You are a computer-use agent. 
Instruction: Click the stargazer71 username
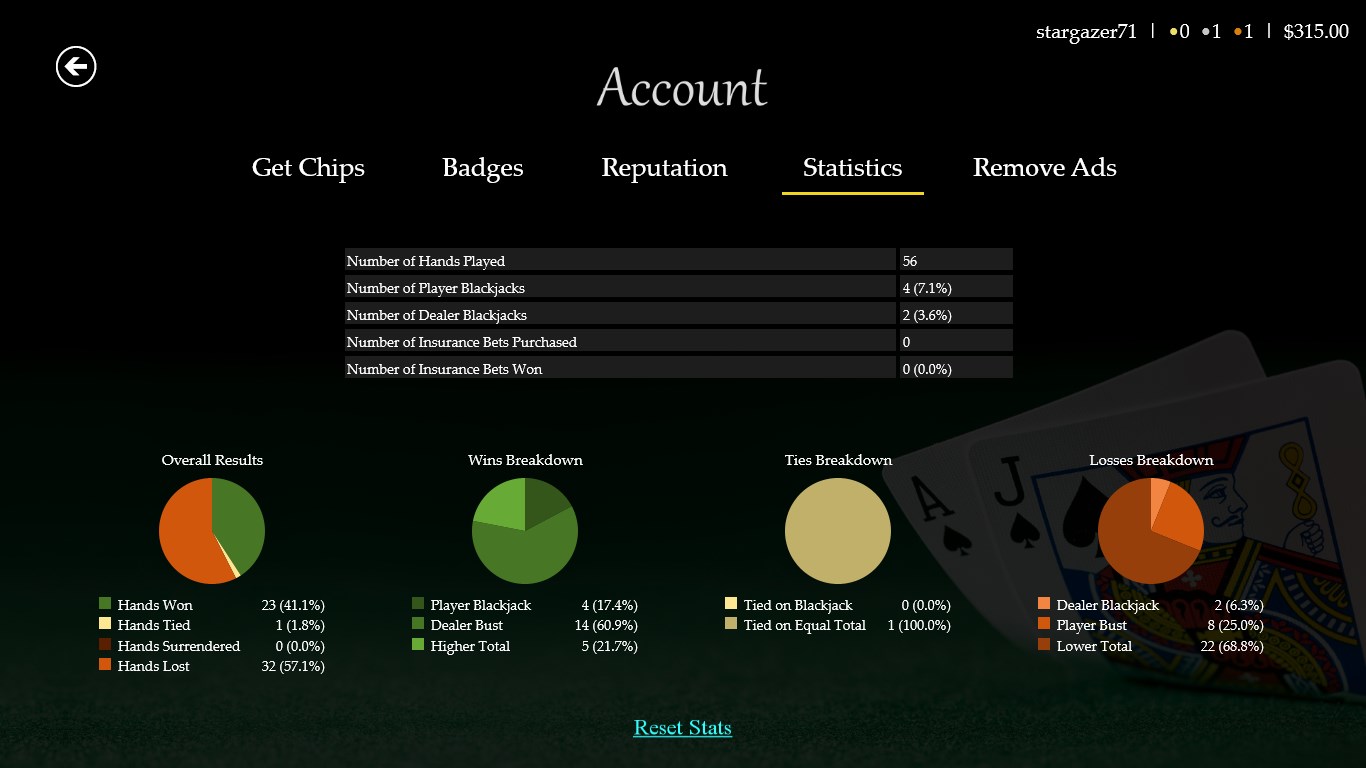coord(1087,31)
